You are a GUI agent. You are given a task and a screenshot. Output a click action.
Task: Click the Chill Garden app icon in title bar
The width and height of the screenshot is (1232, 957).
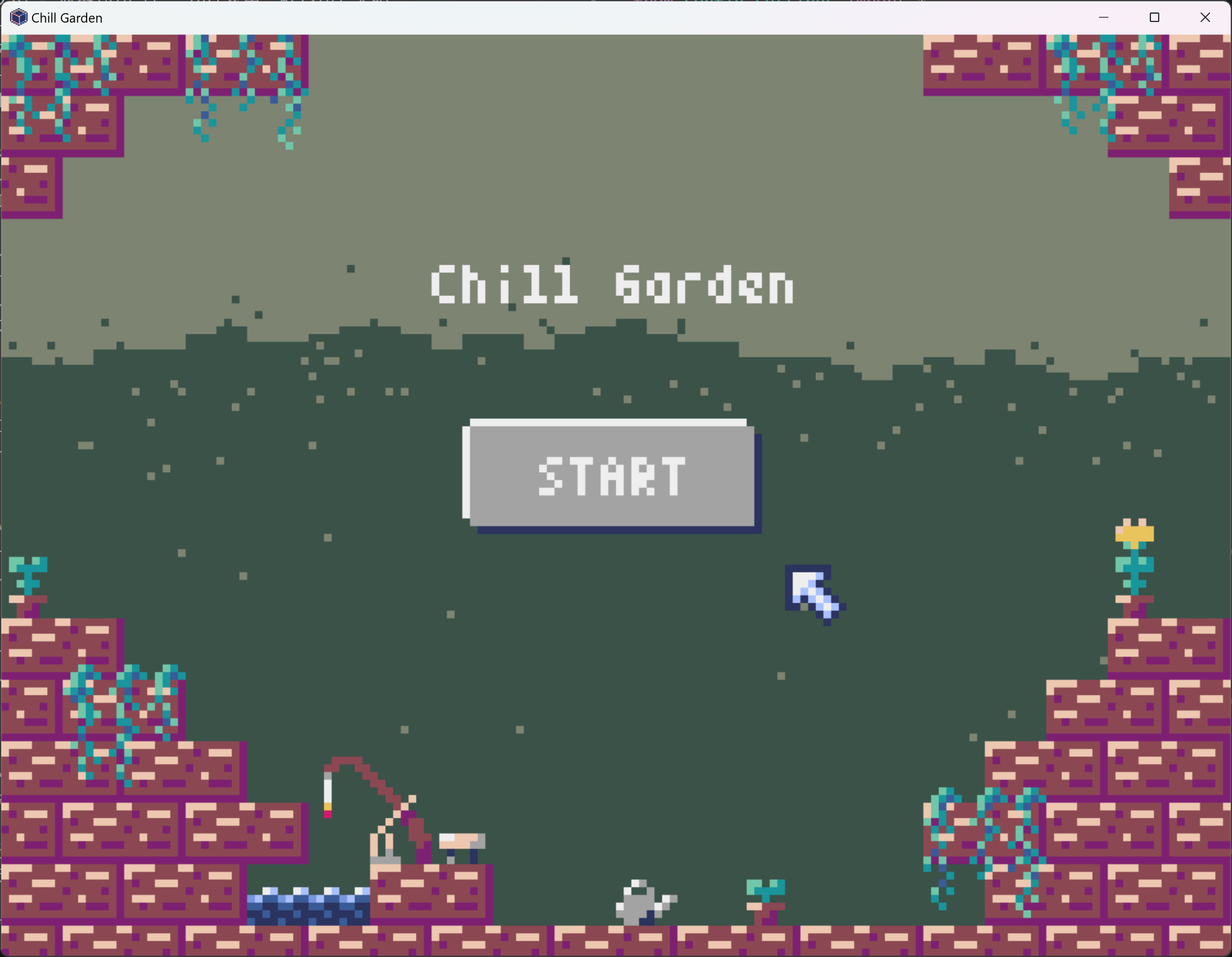point(18,17)
